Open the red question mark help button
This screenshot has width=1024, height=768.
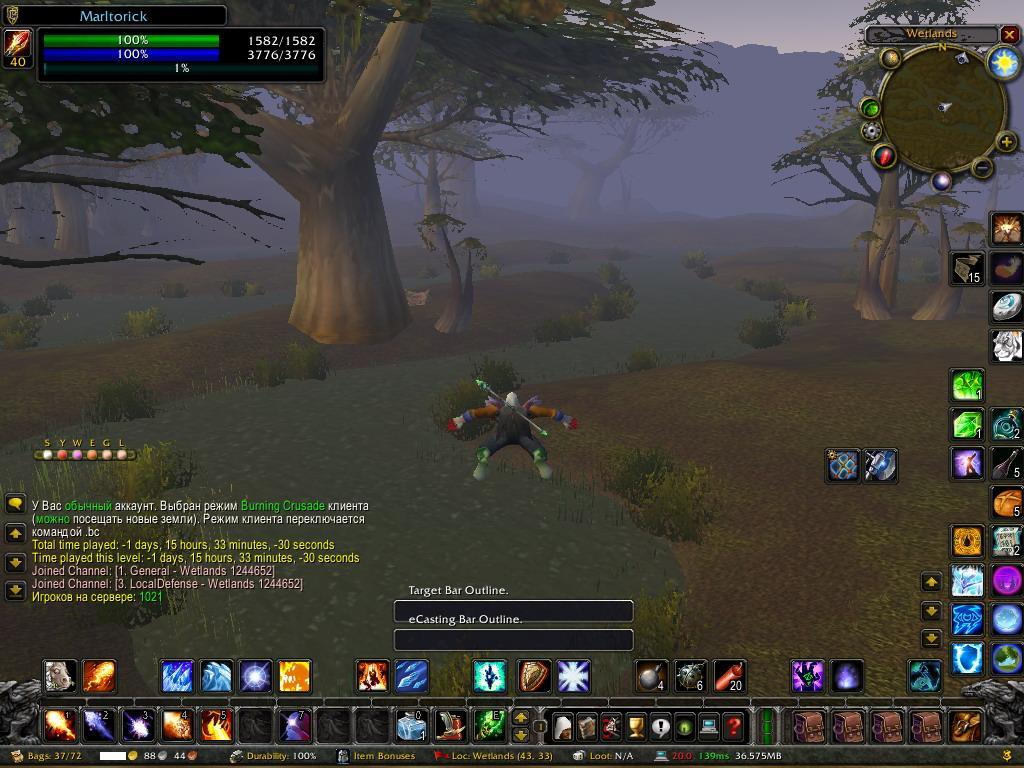[x=733, y=725]
